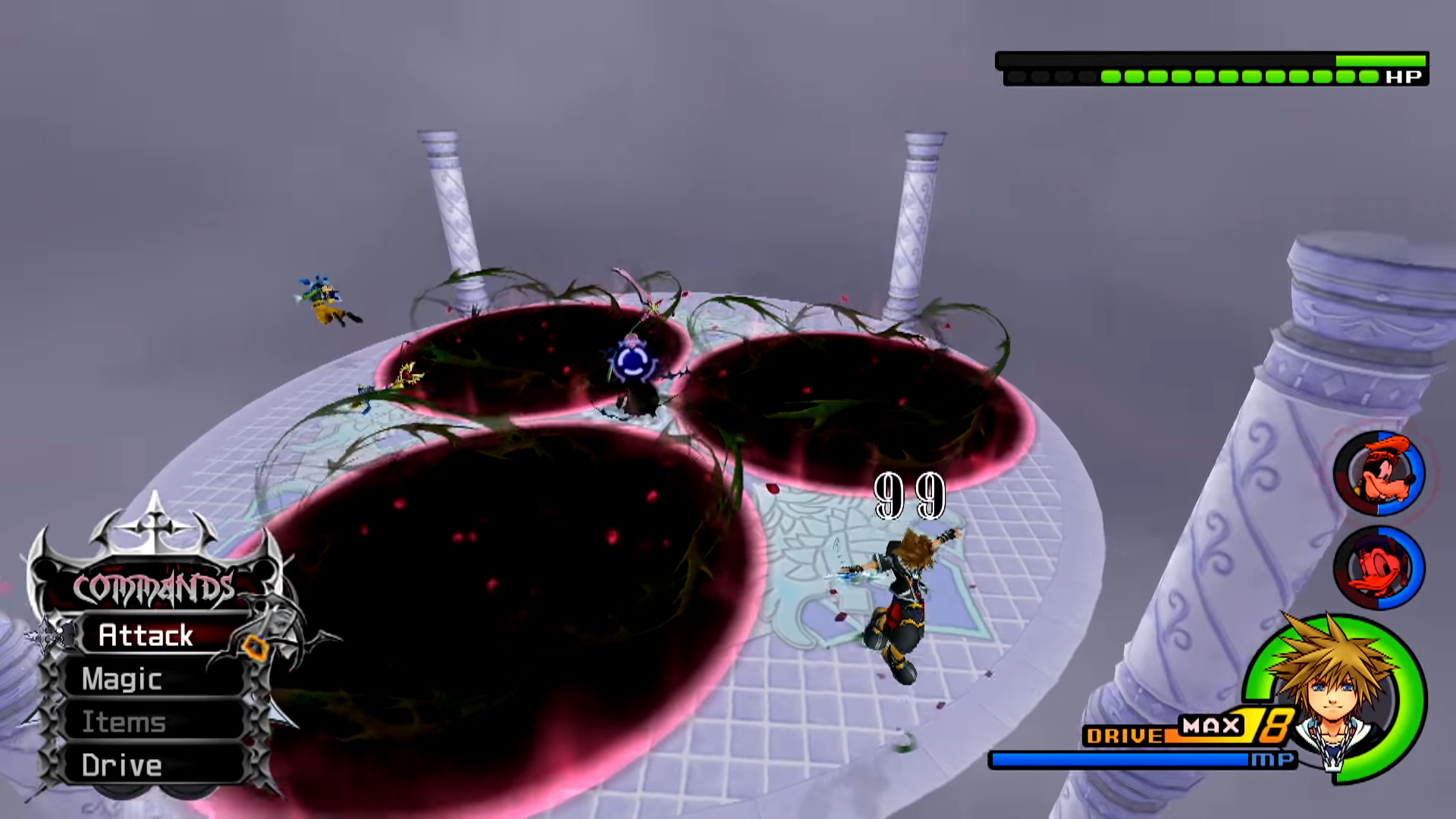Select Sora's character portrait
This screenshot has width=1456, height=819.
point(1336,694)
